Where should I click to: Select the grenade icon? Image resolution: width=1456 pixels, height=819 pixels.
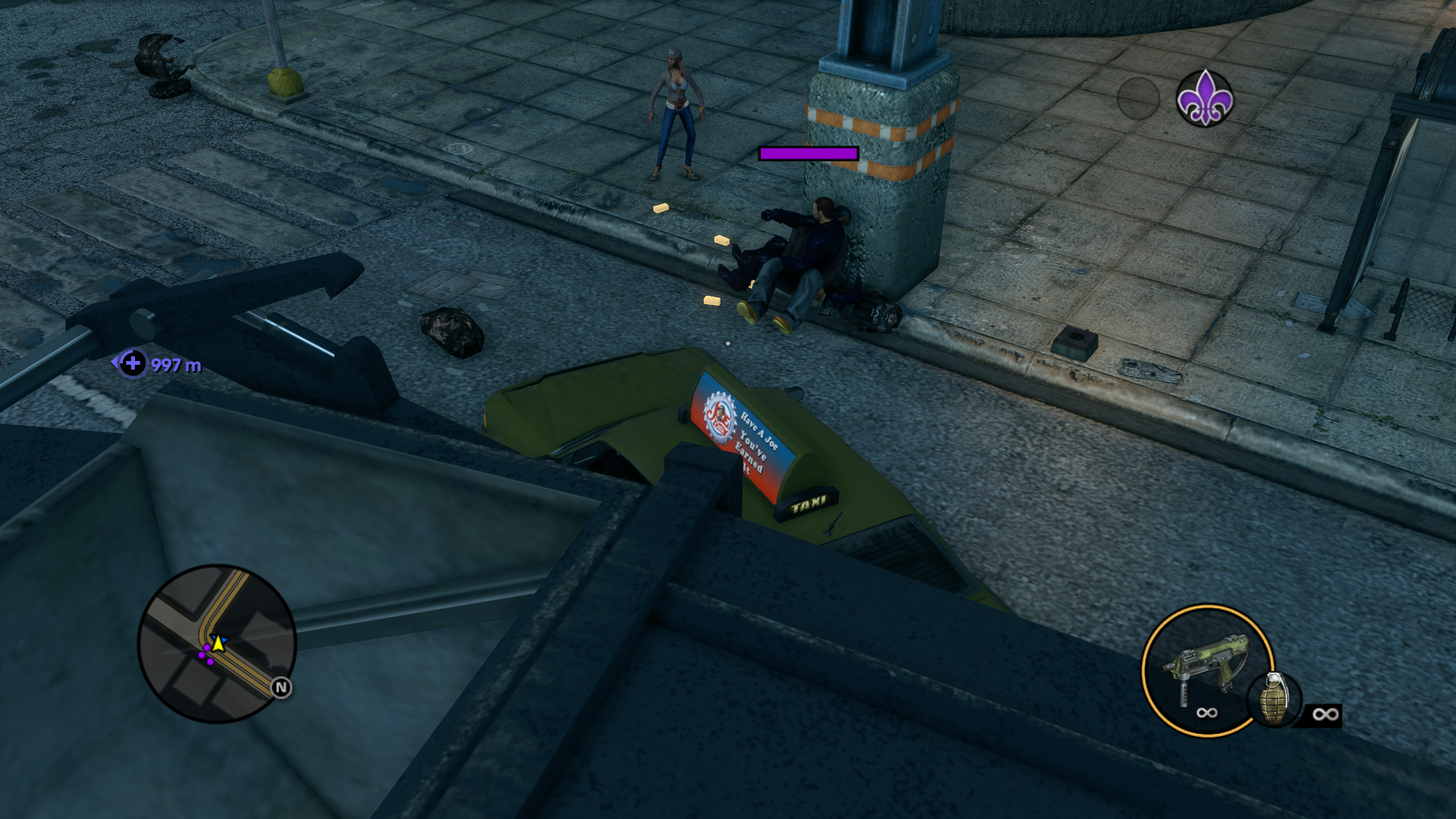tap(1274, 699)
